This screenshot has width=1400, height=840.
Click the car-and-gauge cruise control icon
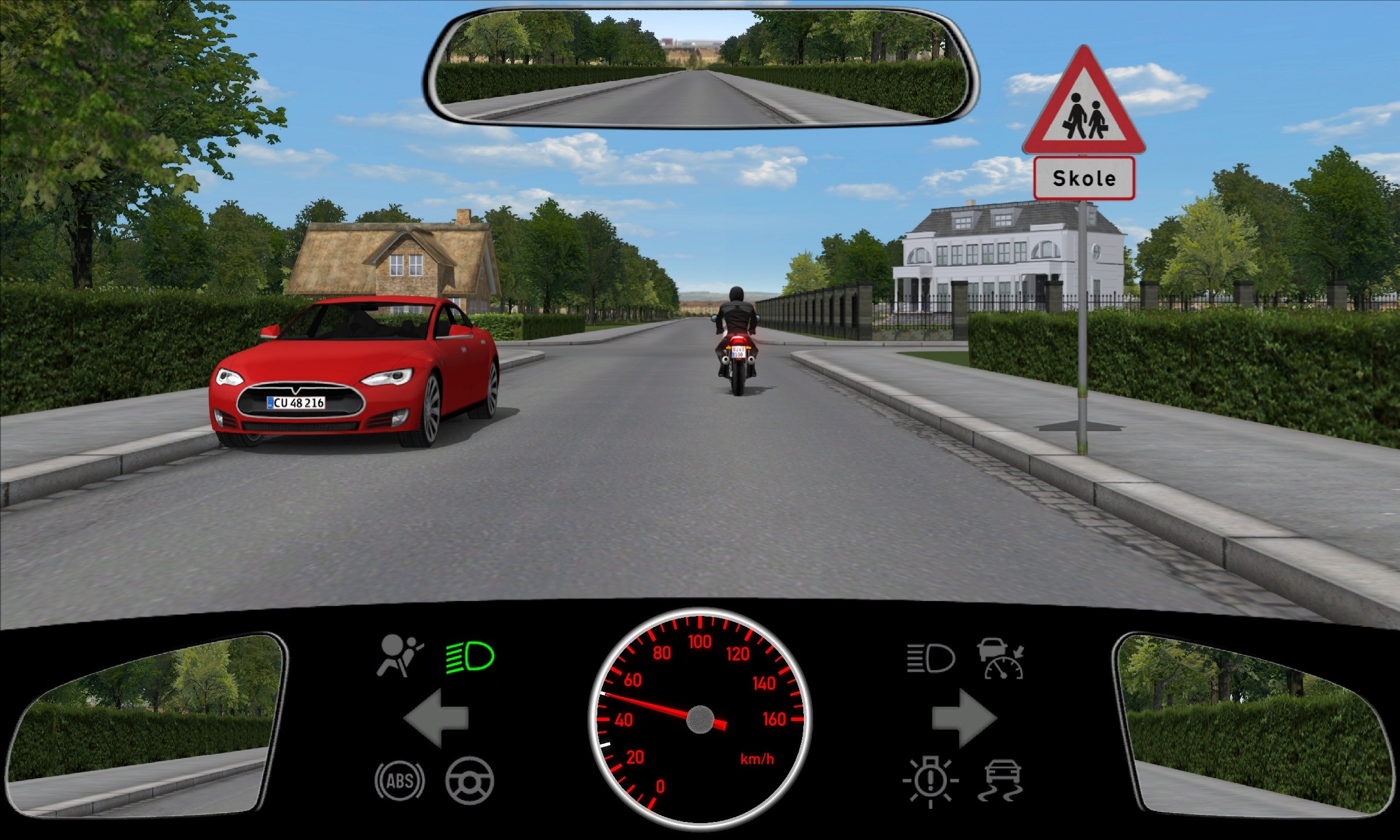coord(1002,659)
